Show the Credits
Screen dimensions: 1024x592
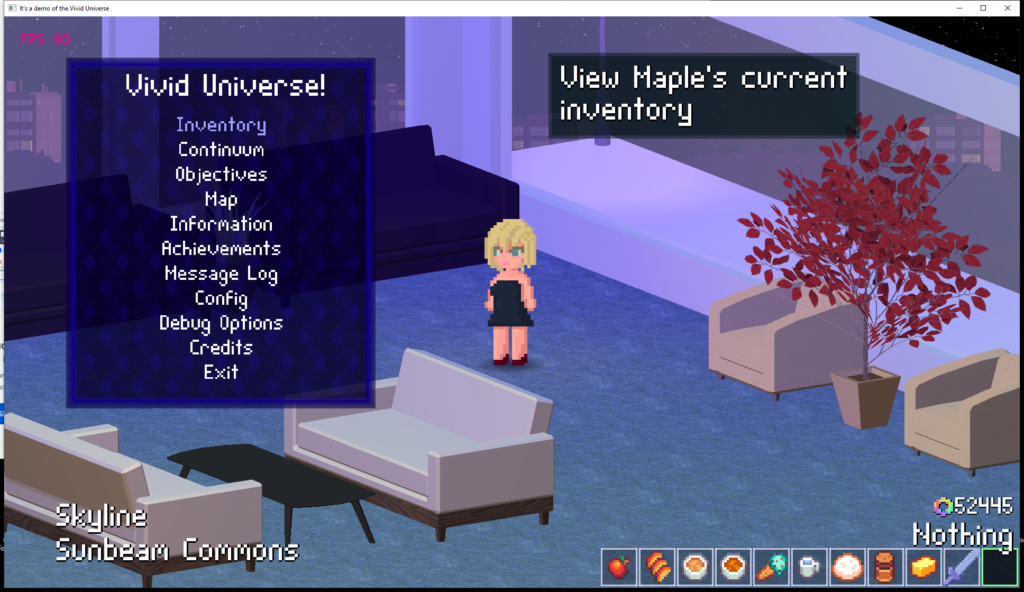[221, 347]
